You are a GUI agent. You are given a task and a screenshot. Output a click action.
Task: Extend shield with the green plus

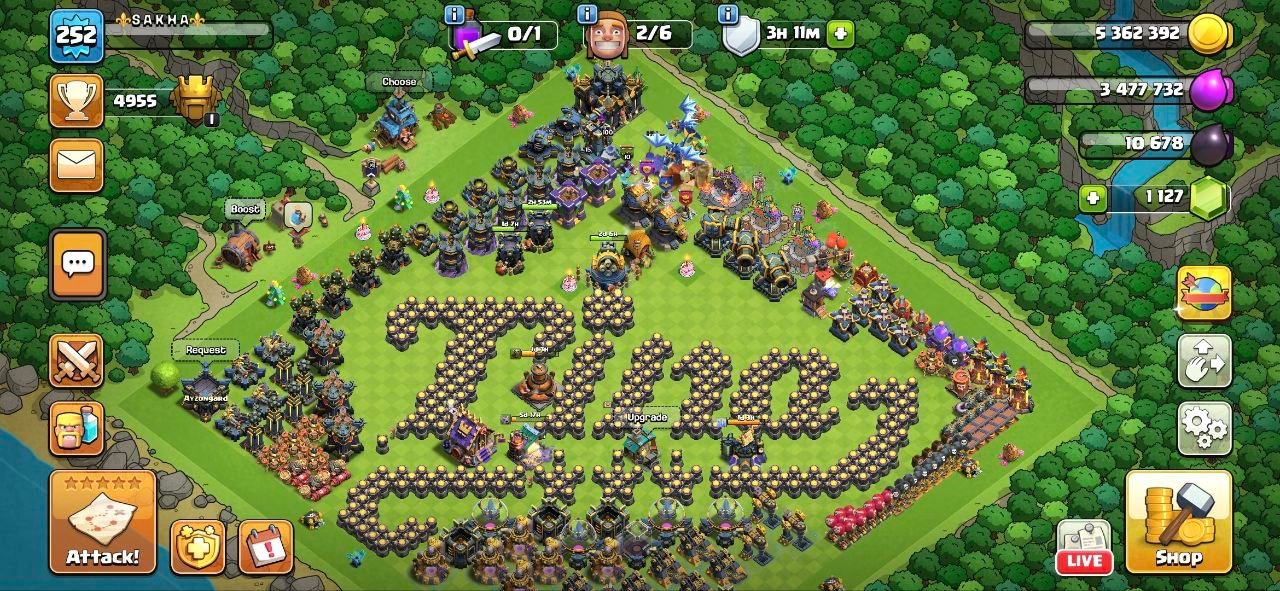click(840, 33)
